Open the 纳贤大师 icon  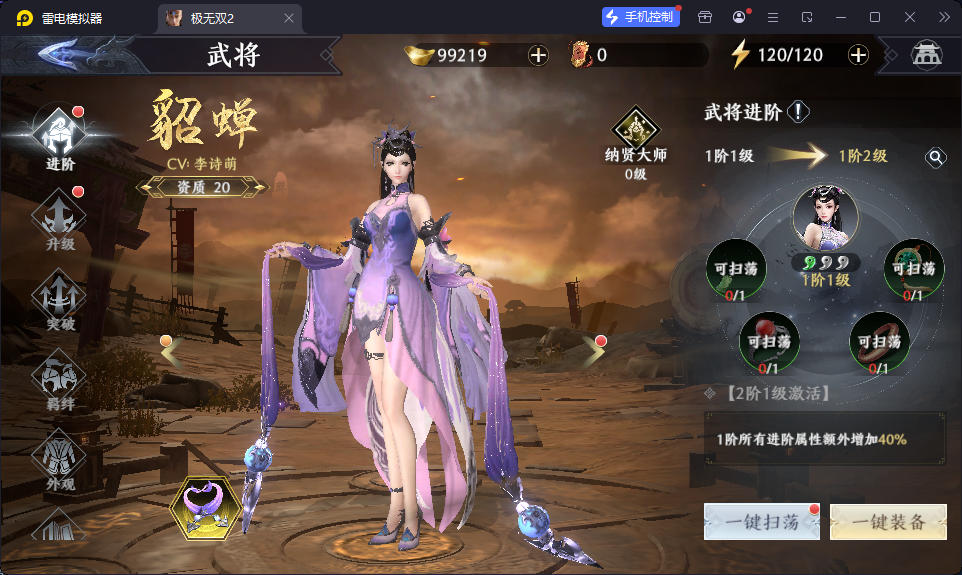click(x=636, y=132)
